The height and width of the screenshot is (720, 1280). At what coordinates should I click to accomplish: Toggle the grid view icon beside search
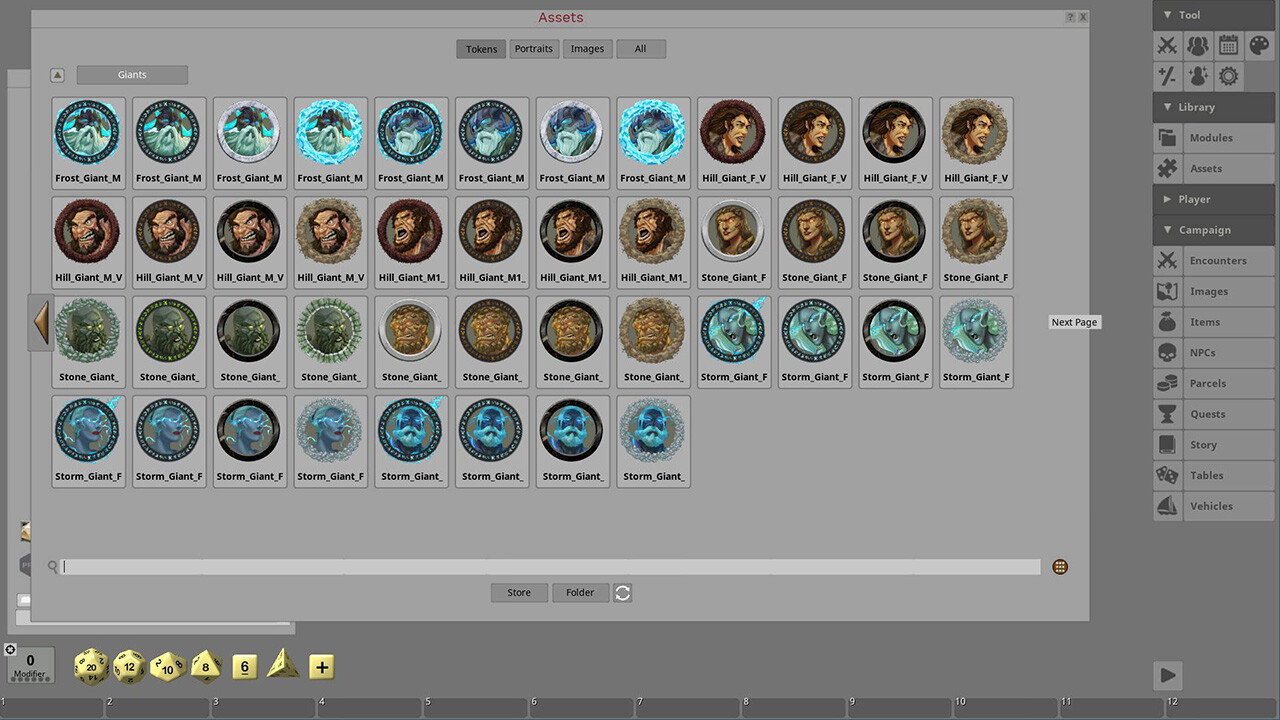[x=1059, y=566]
